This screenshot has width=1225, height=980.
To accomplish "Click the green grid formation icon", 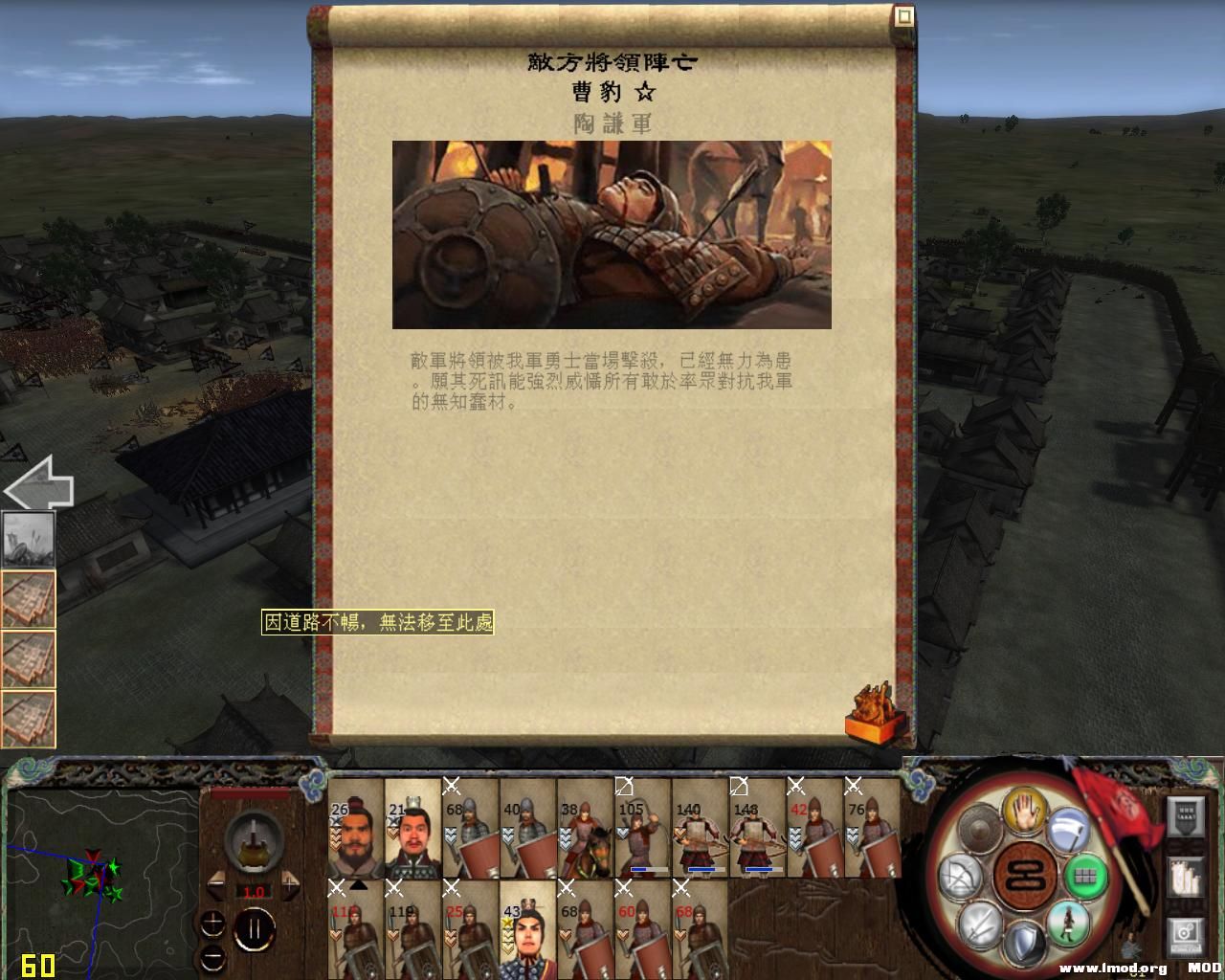I will click(1086, 878).
